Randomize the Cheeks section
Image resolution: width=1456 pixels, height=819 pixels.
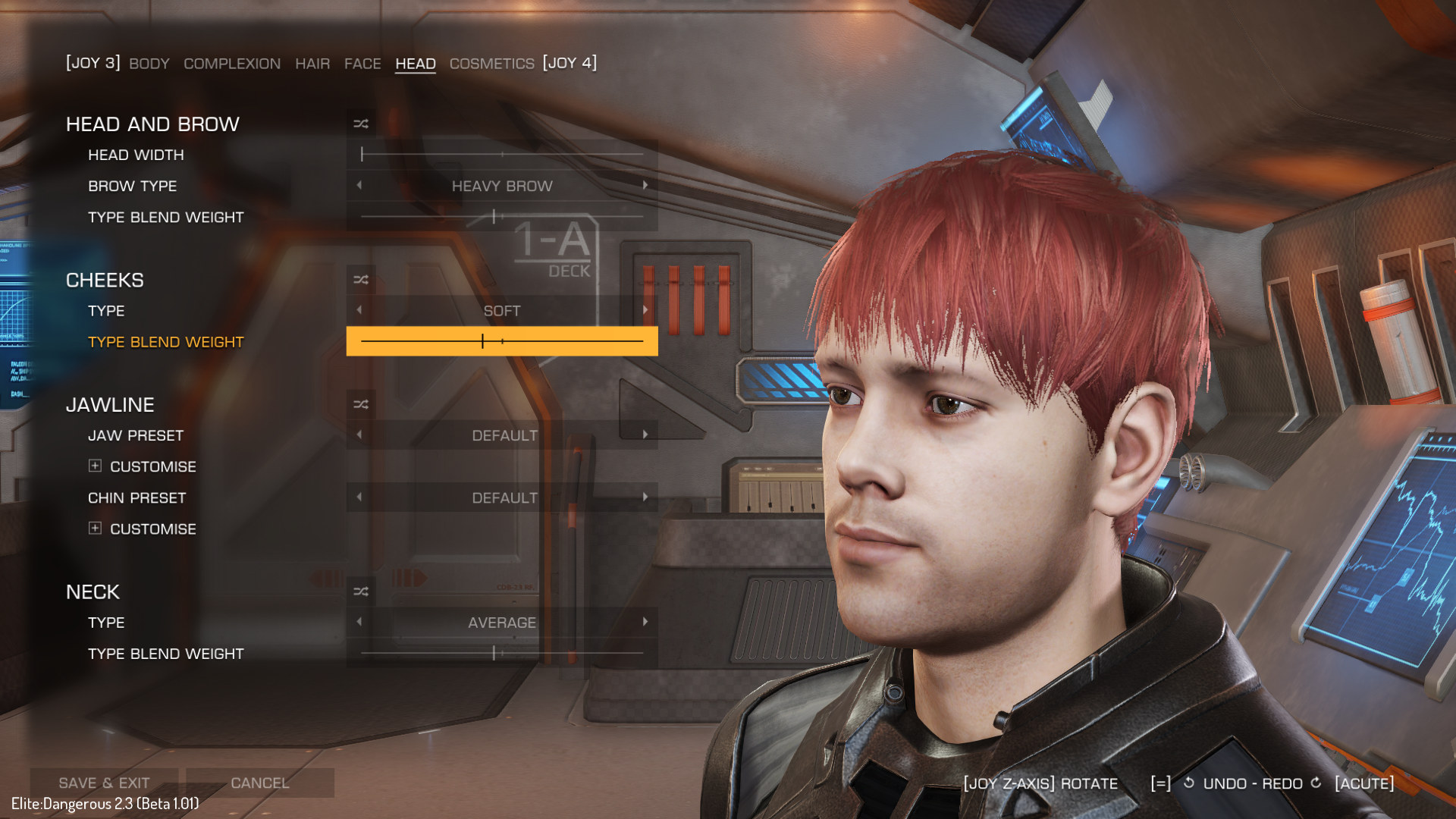tap(361, 280)
